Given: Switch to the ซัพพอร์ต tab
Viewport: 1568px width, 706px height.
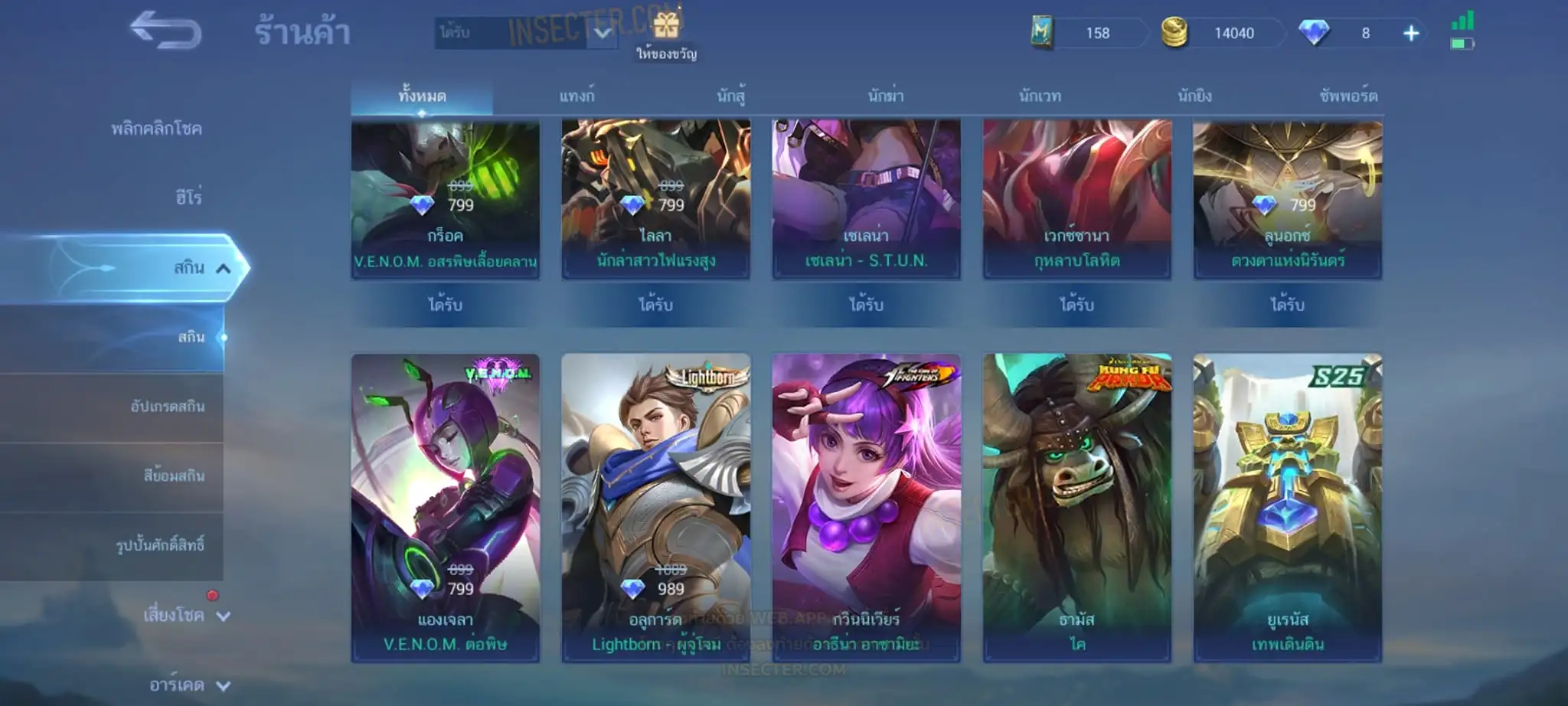Looking at the screenshot, I should [x=1348, y=96].
